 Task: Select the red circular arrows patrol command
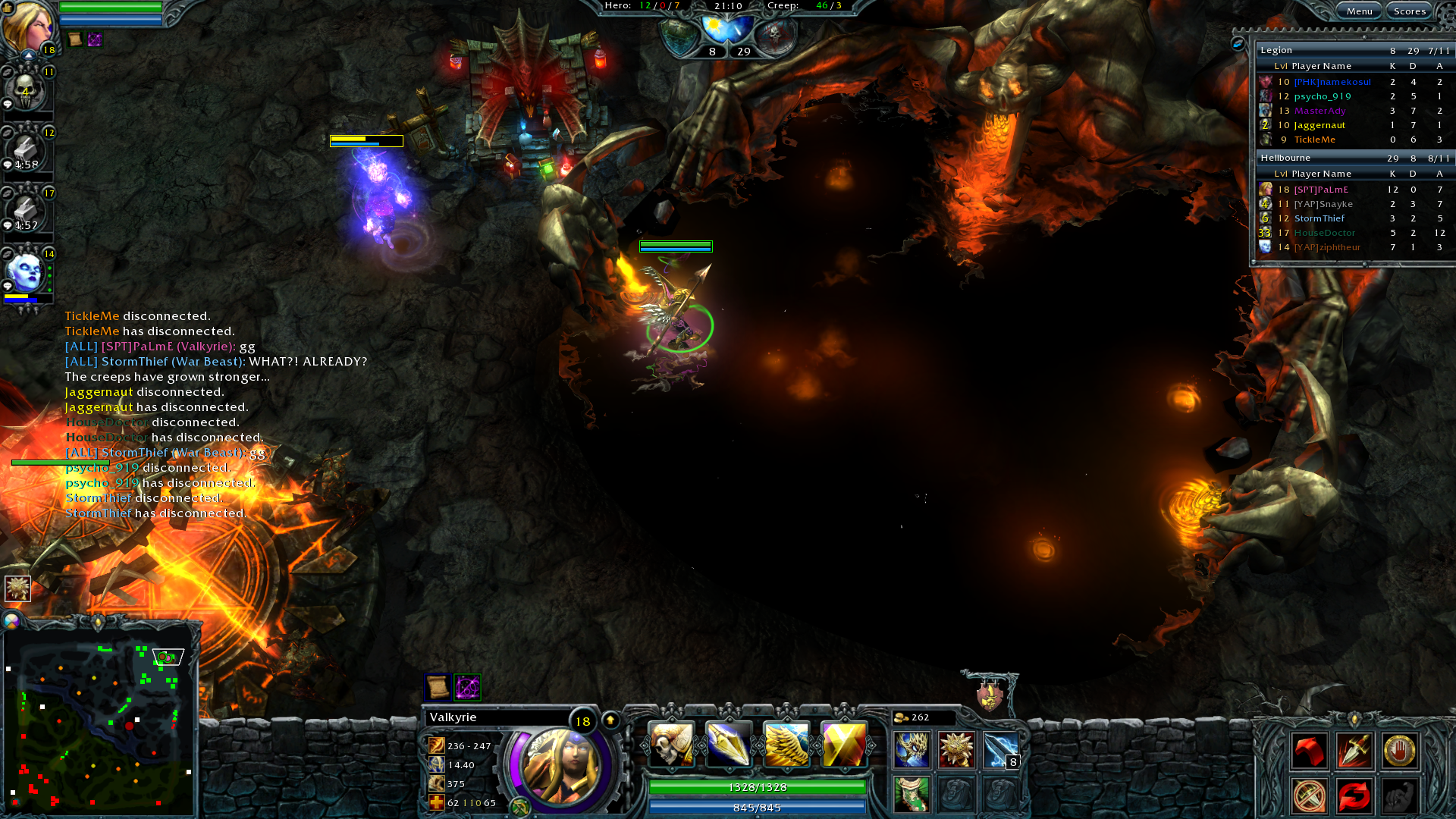1354,795
